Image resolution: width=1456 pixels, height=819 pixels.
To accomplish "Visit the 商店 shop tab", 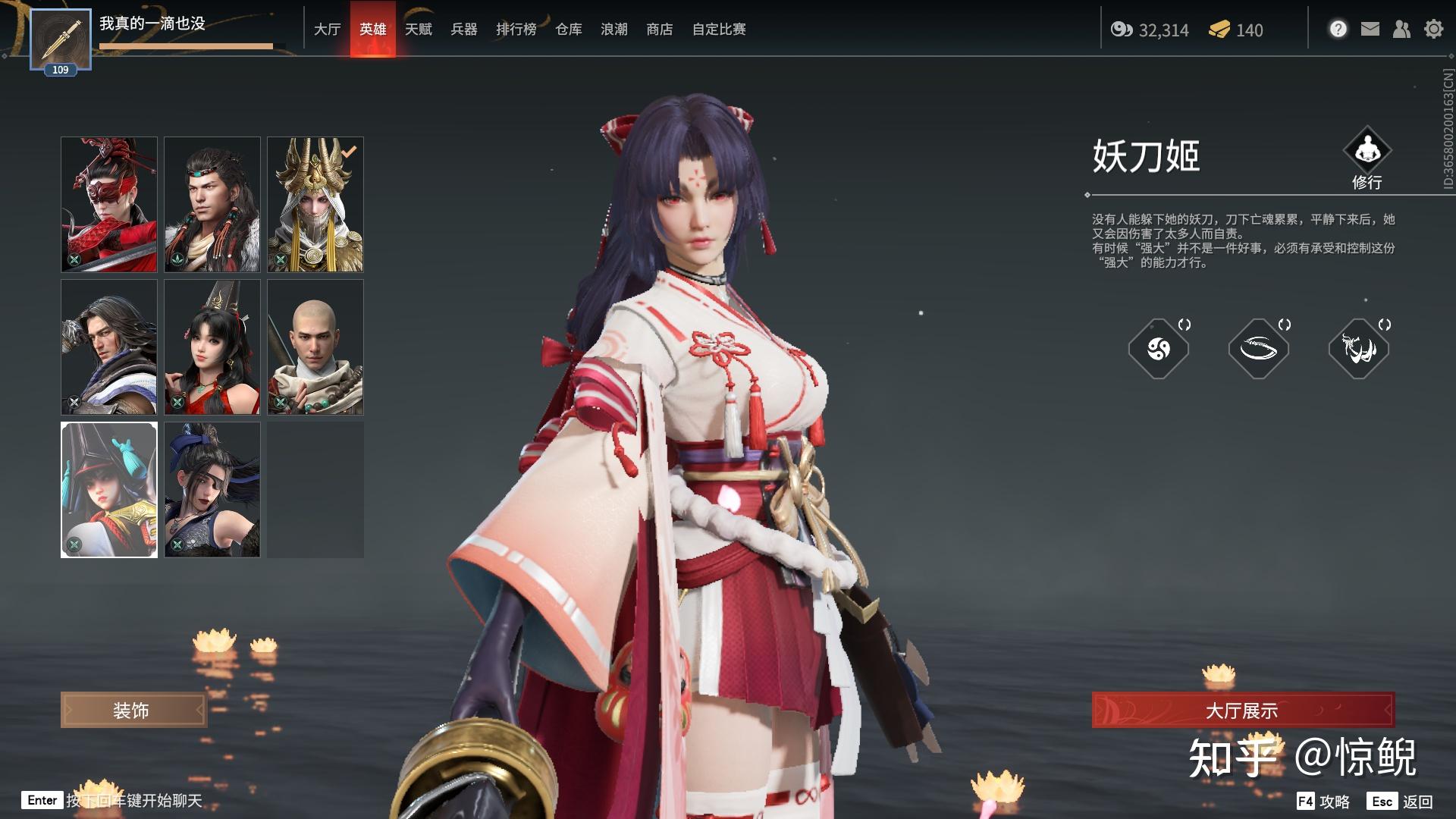I will tap(659, 30).
